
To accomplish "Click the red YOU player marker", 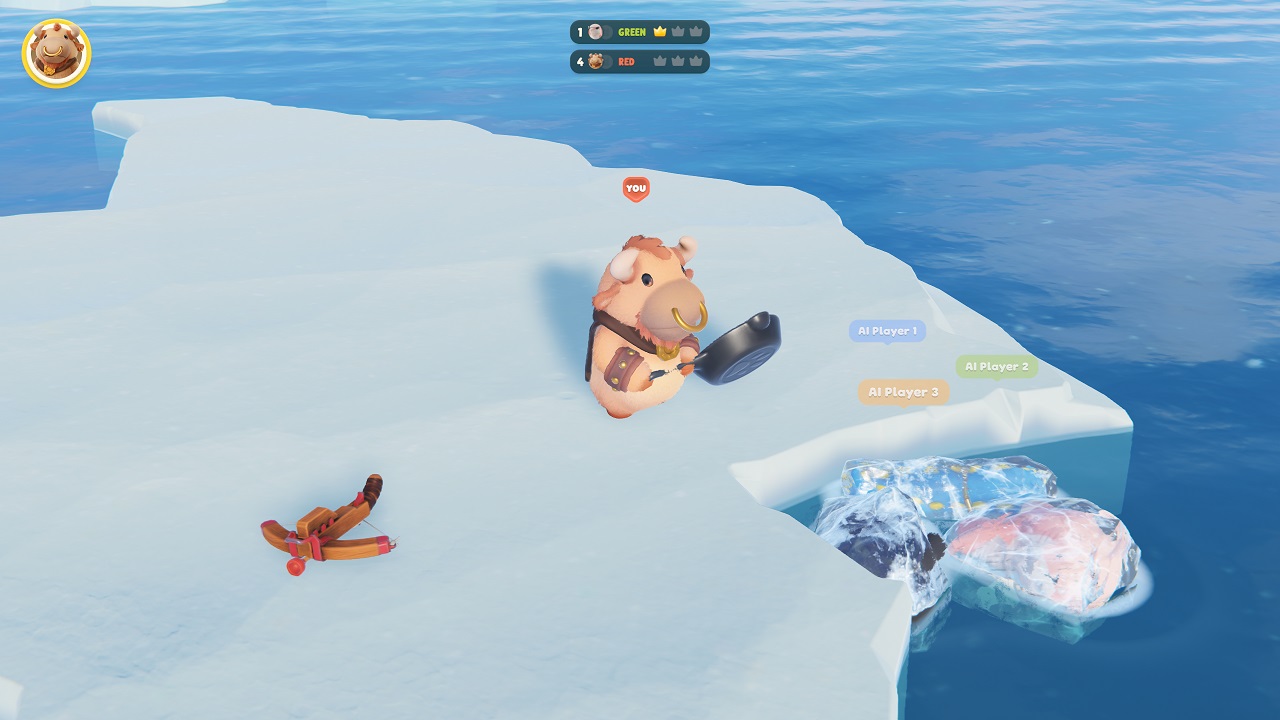I will tap(636, 188).
